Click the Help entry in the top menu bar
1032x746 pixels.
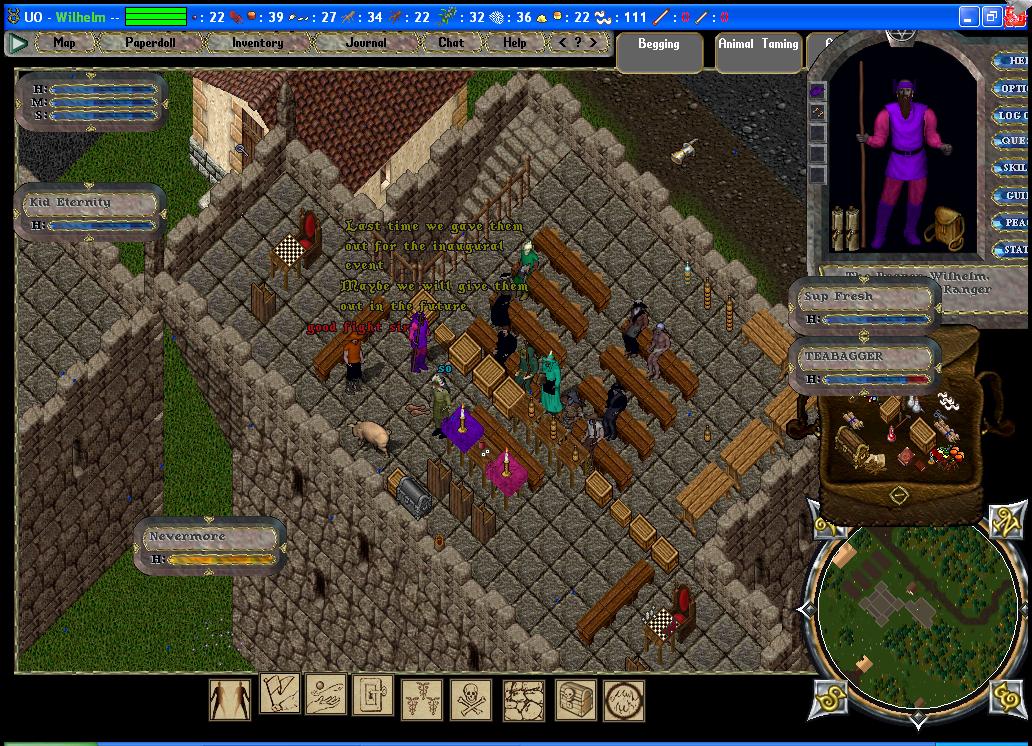[x=514, y=43]
